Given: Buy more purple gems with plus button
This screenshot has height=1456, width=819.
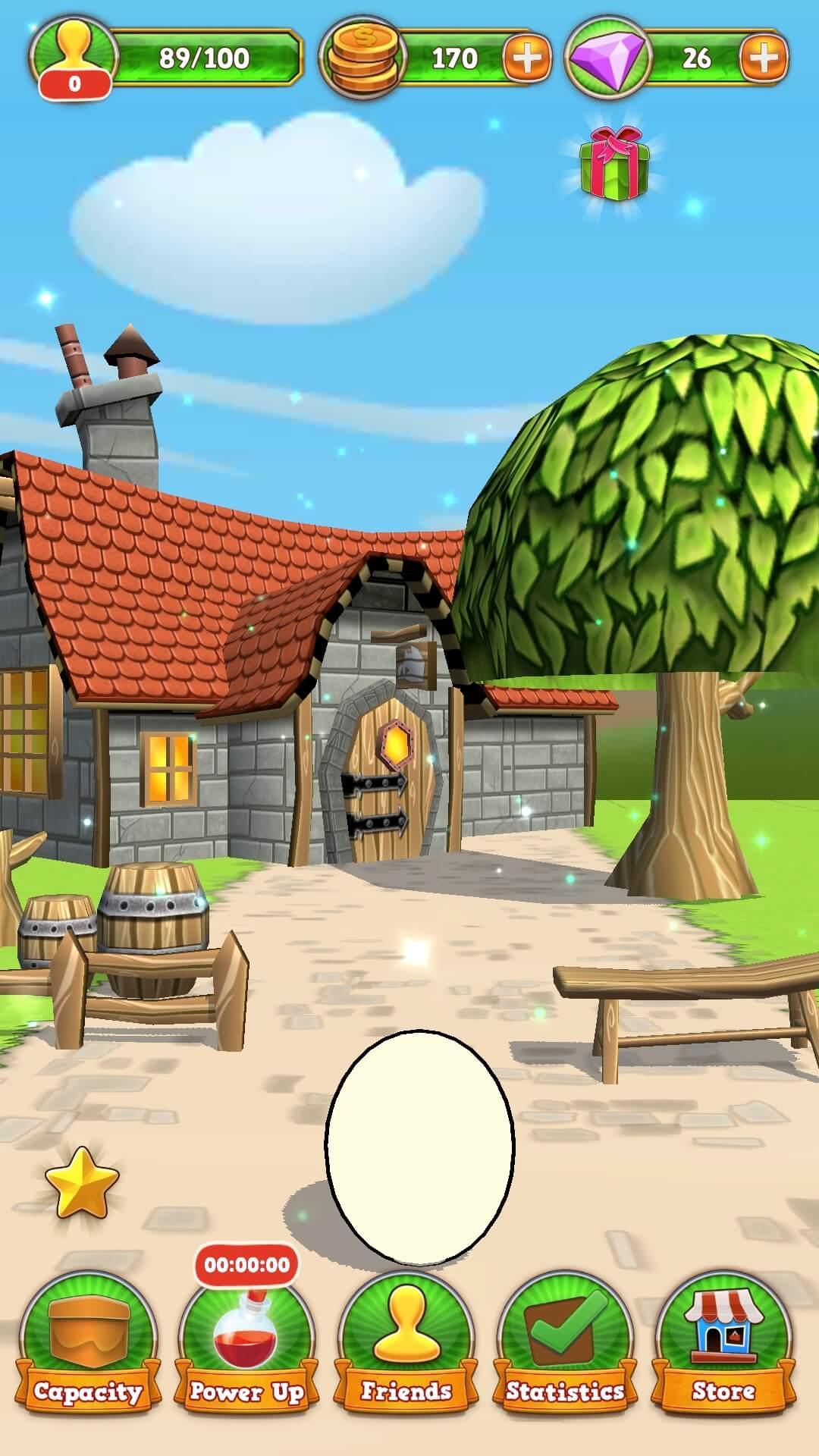Looking at the screenshot, I should (764, 58).
